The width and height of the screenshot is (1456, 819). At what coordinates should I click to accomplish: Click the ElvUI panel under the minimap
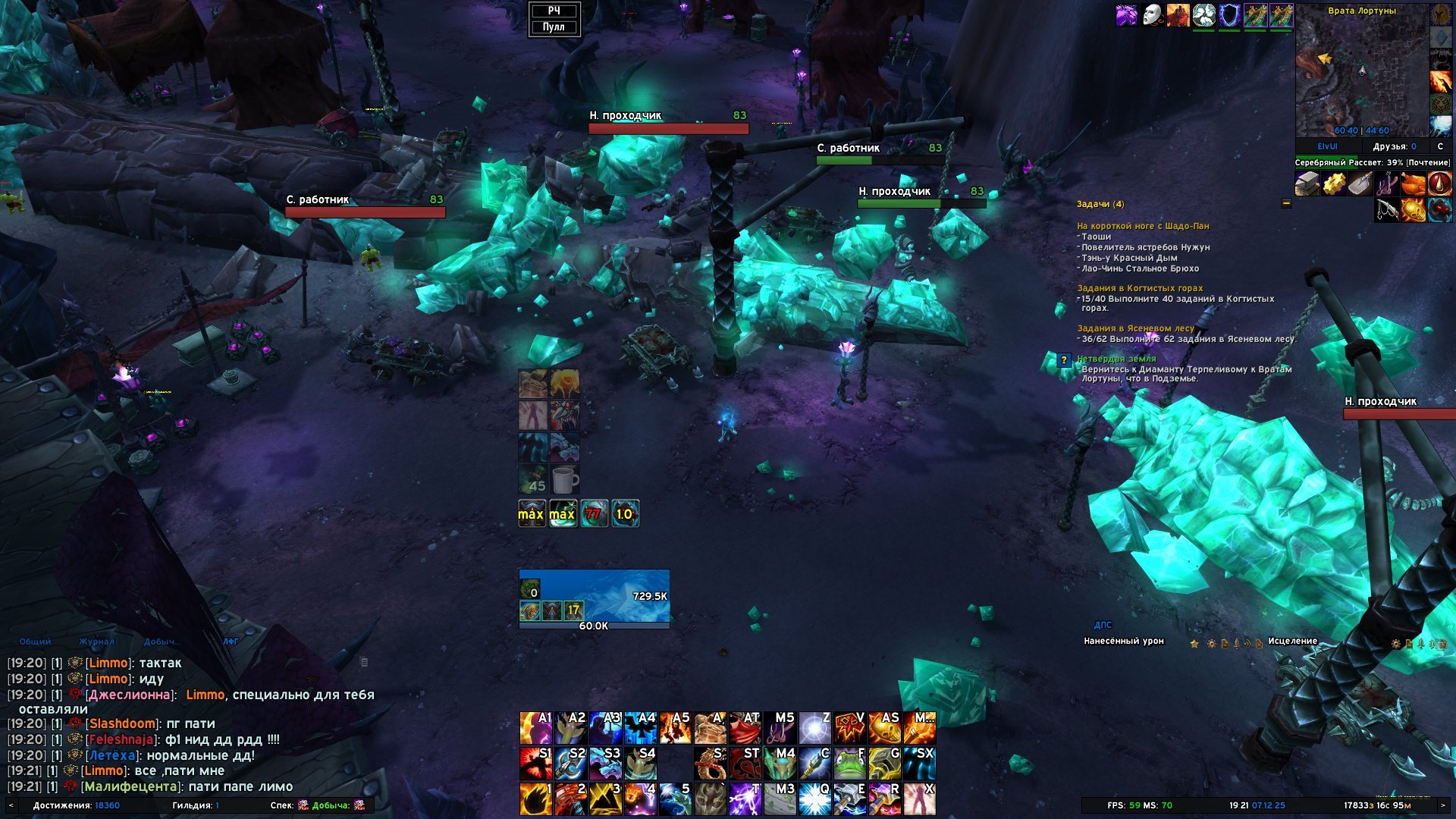[x=1327, y=146]
